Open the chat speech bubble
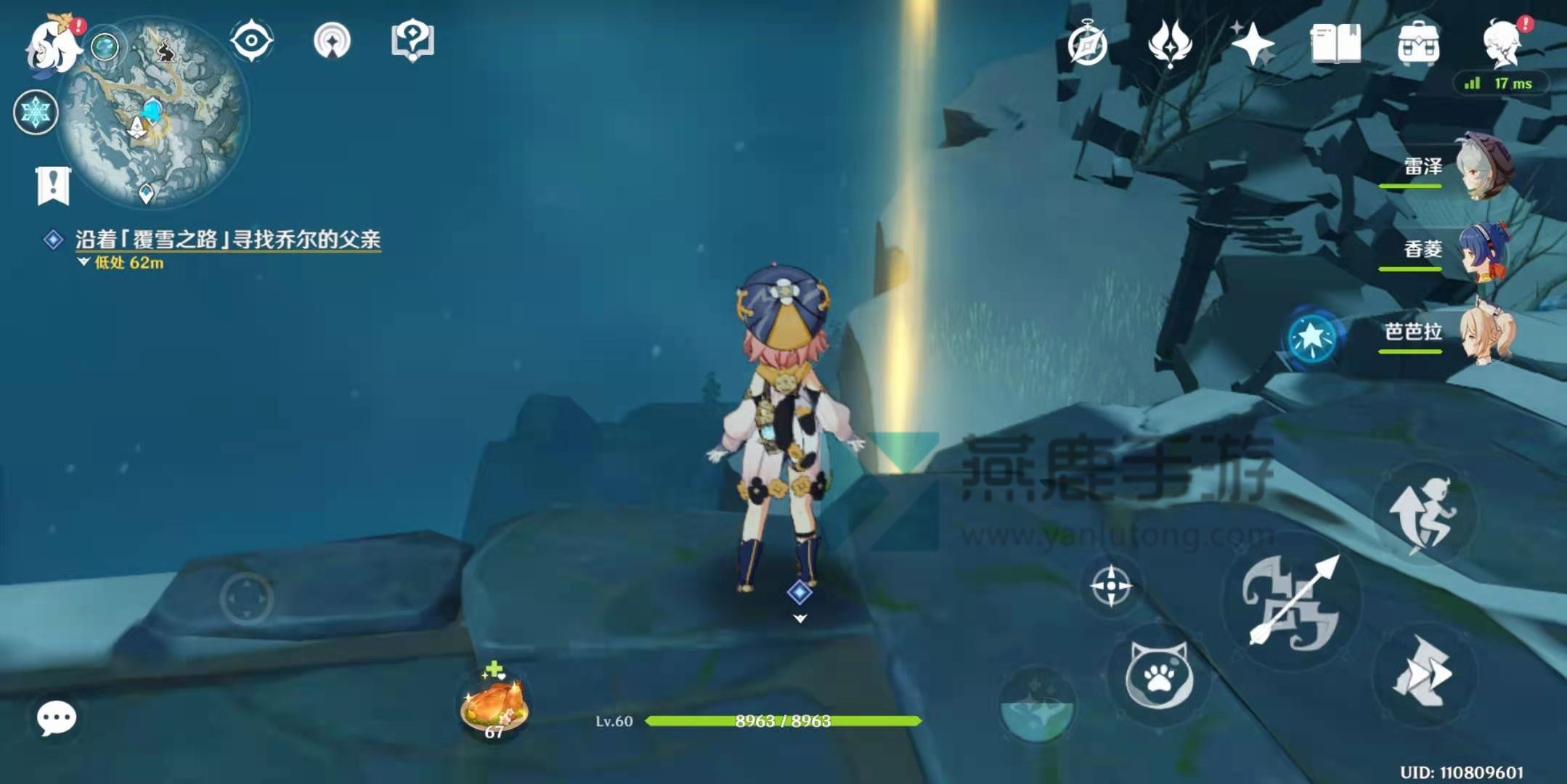 pos(56,718)
